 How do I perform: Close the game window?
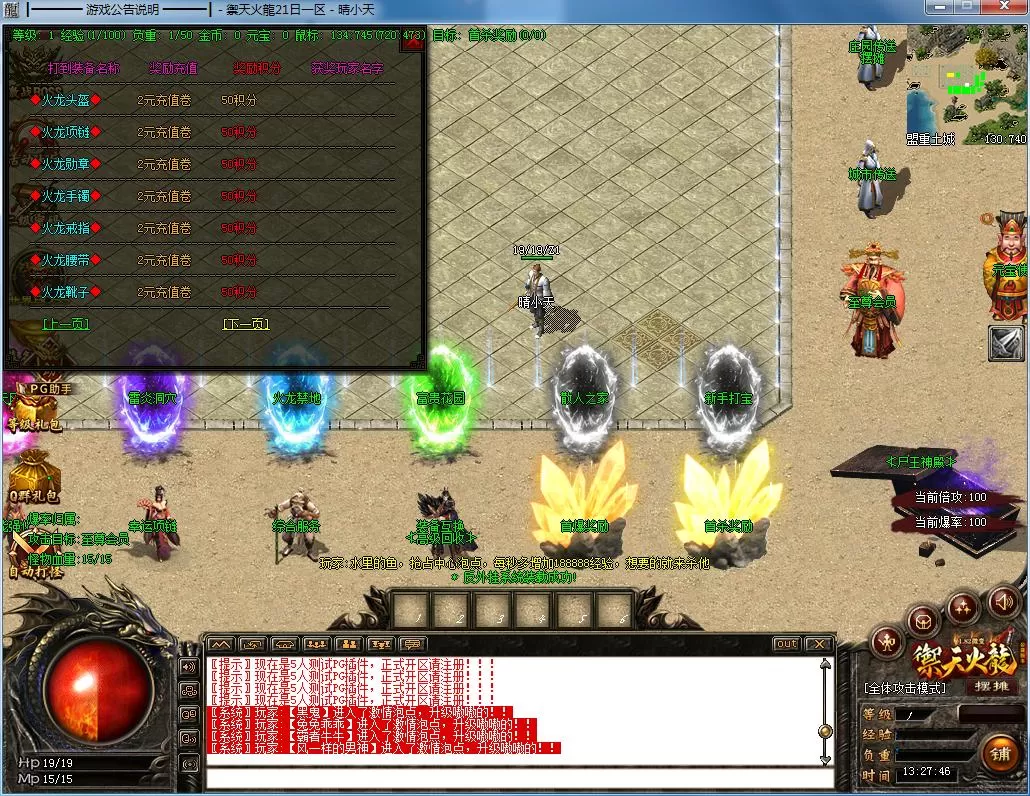click(x=1004, y=9)
